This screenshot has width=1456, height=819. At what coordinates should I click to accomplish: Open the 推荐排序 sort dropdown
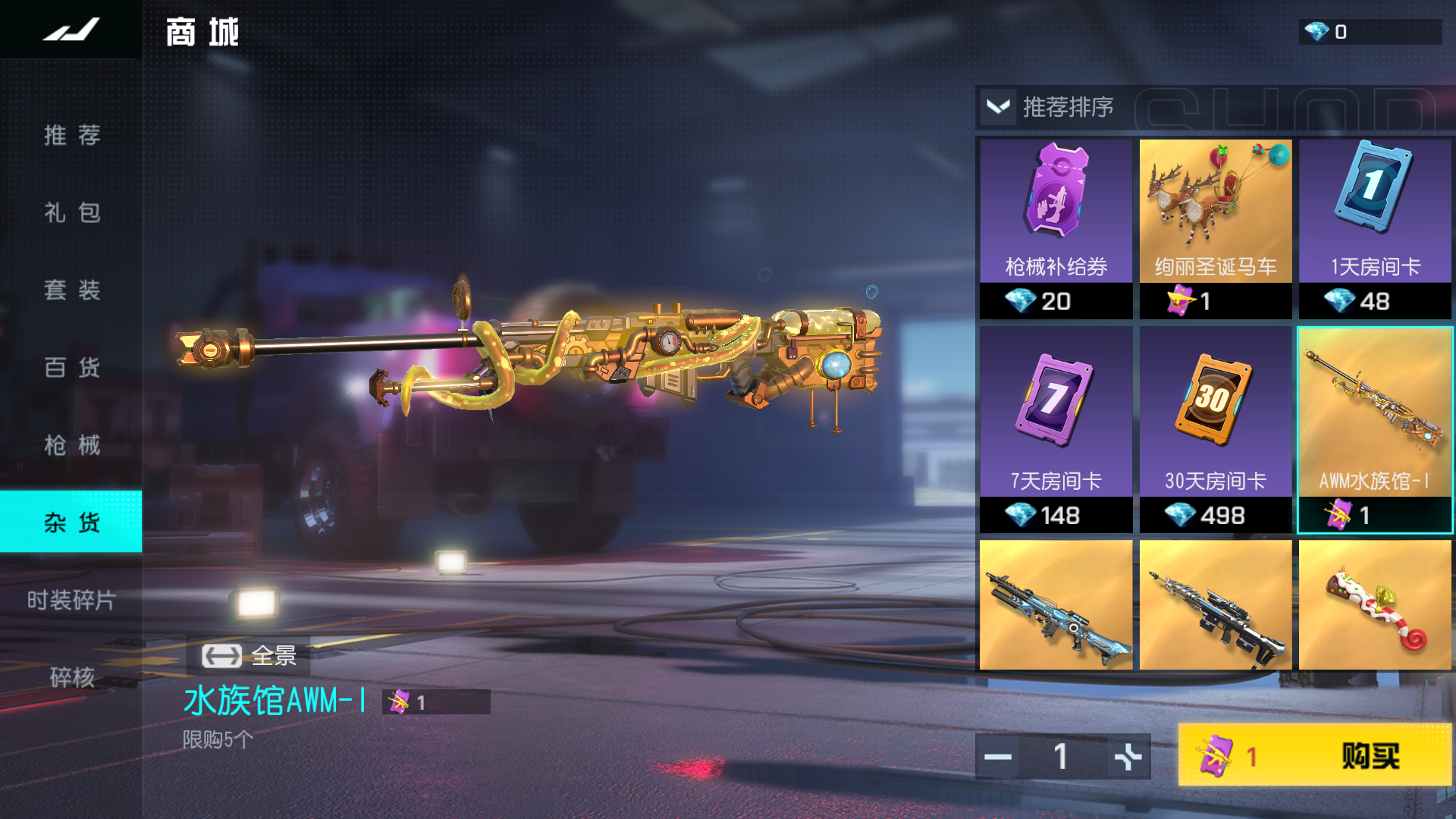1050,107
